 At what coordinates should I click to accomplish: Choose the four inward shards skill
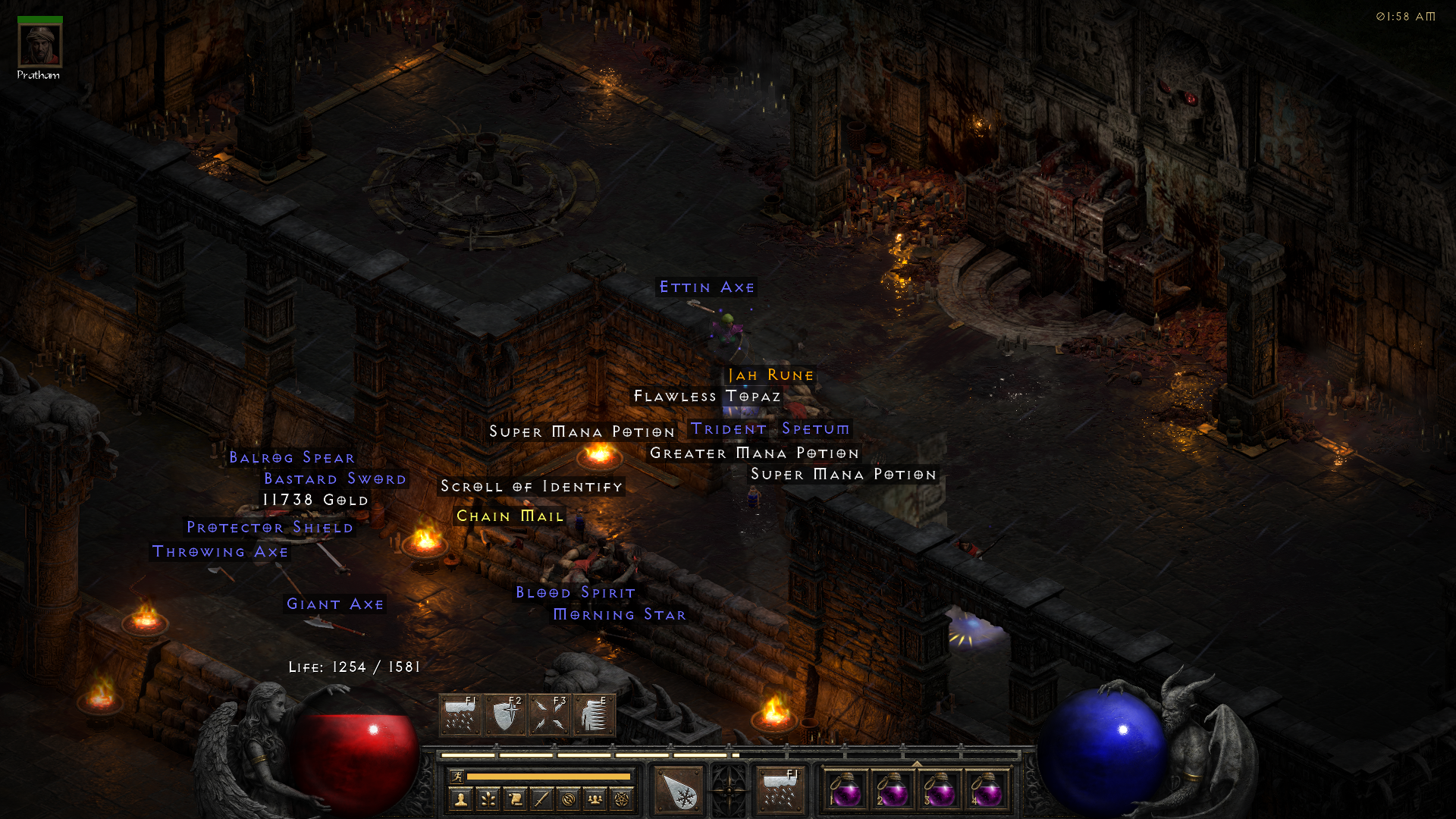click(x=550, y=715)
